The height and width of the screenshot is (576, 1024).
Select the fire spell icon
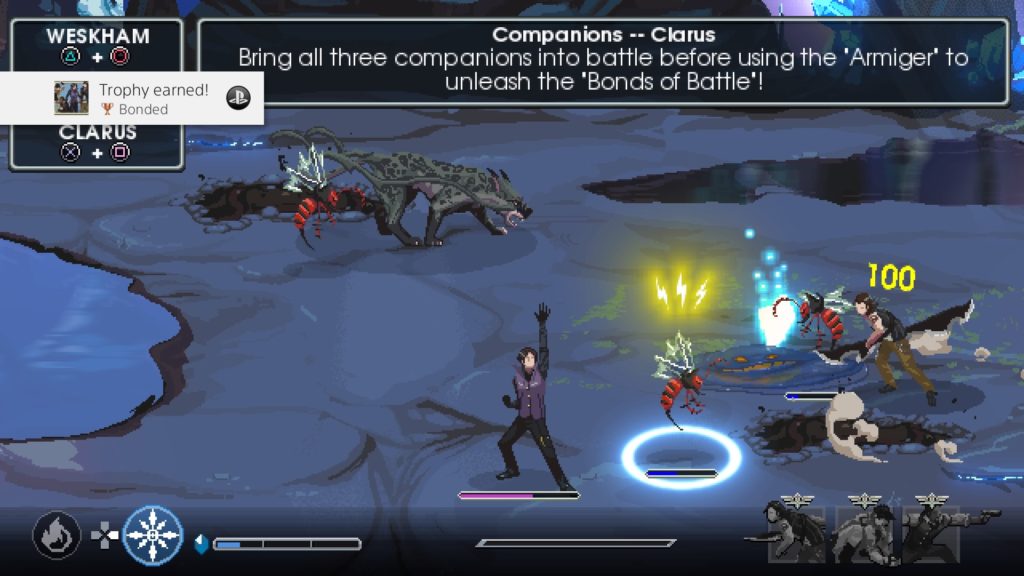56,535
